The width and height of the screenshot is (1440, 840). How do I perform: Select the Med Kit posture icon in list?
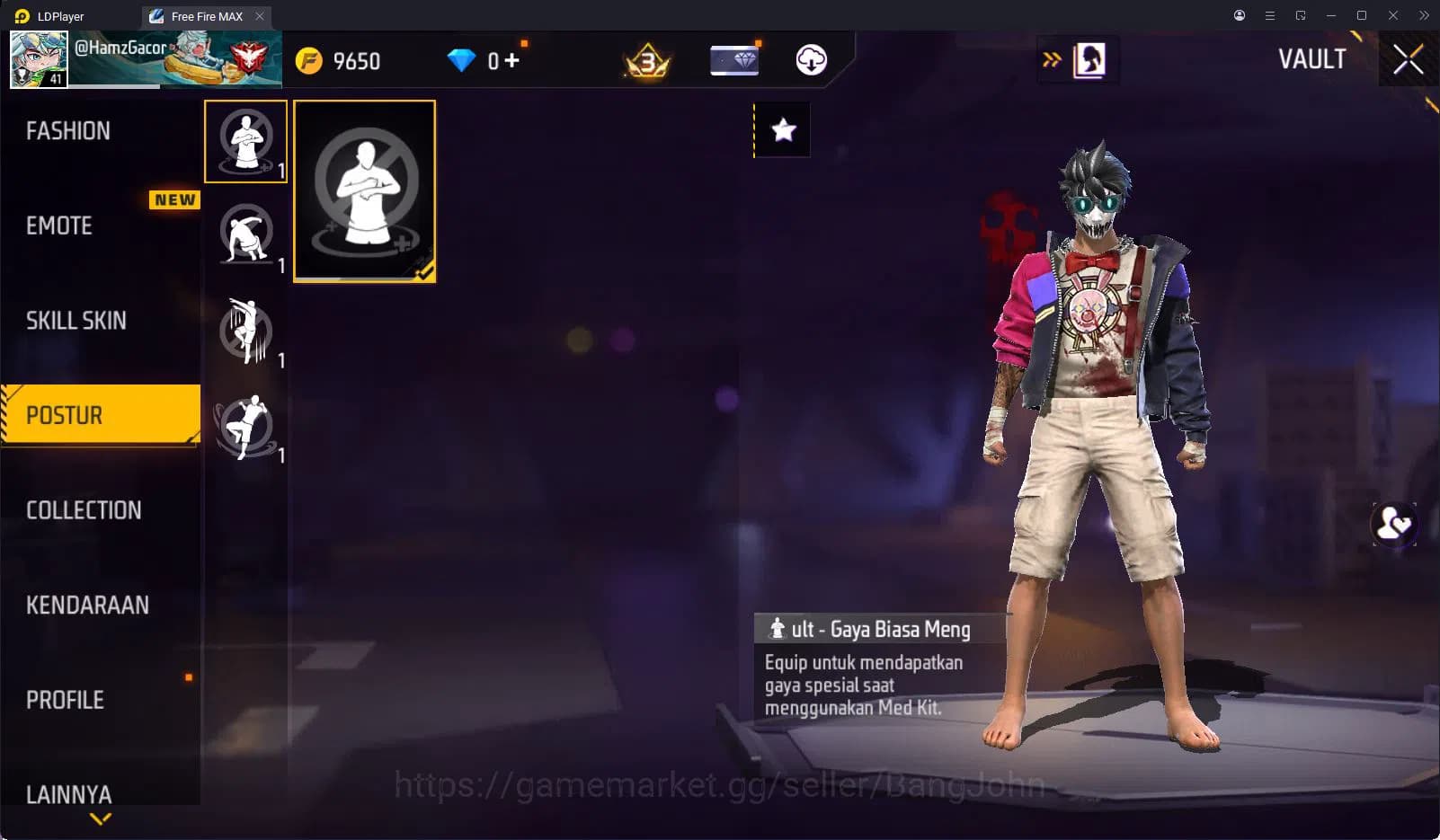pyautogui.click(x=246, y=141)
